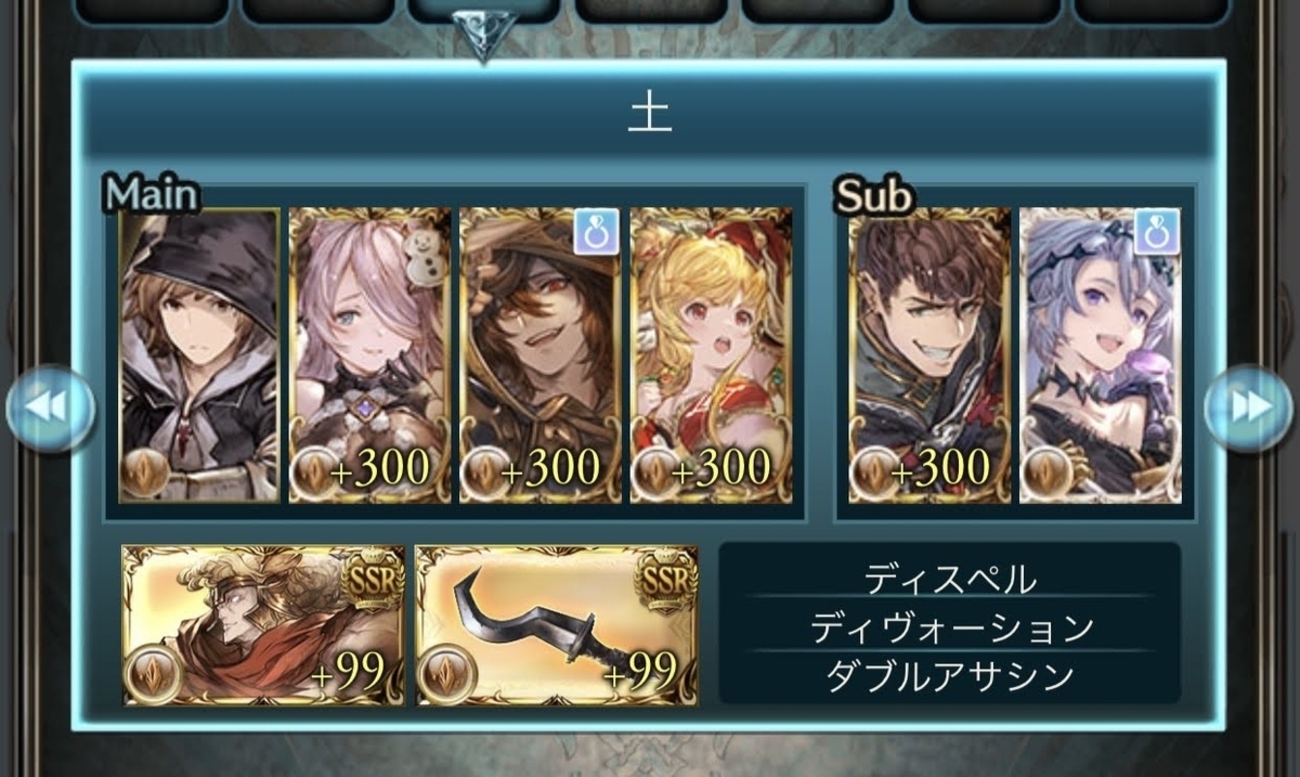Select the hooded main character portrait

click(199, 355)
